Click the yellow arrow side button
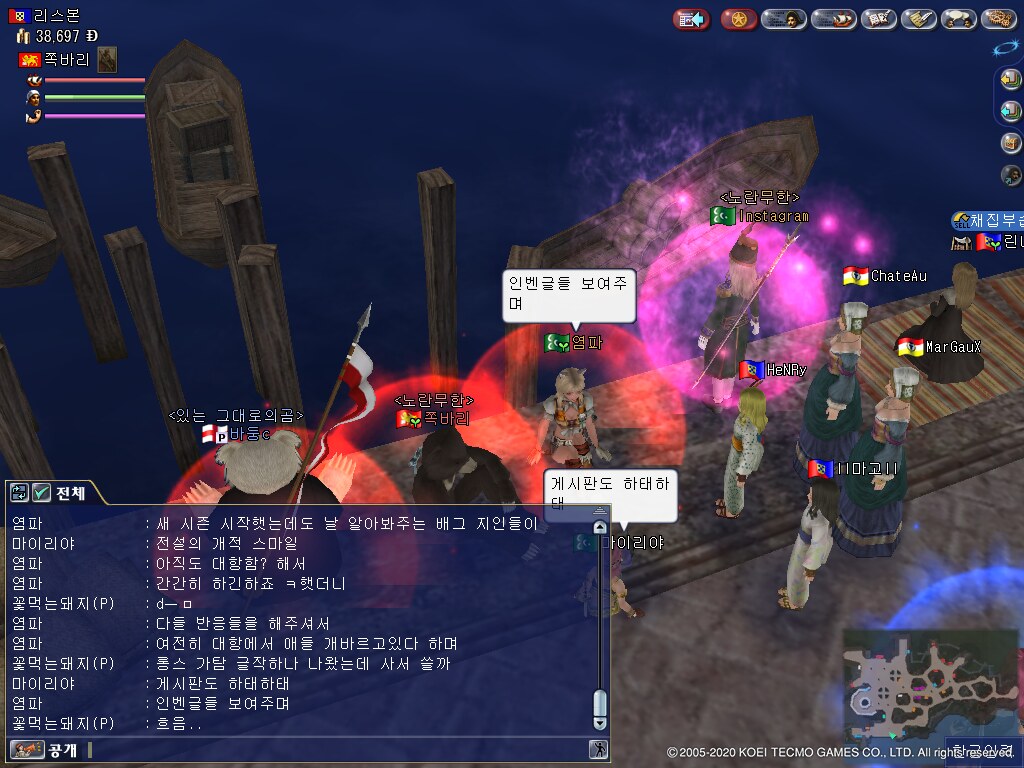Viewport: 1024px width, 768px height. (1011, 80)
